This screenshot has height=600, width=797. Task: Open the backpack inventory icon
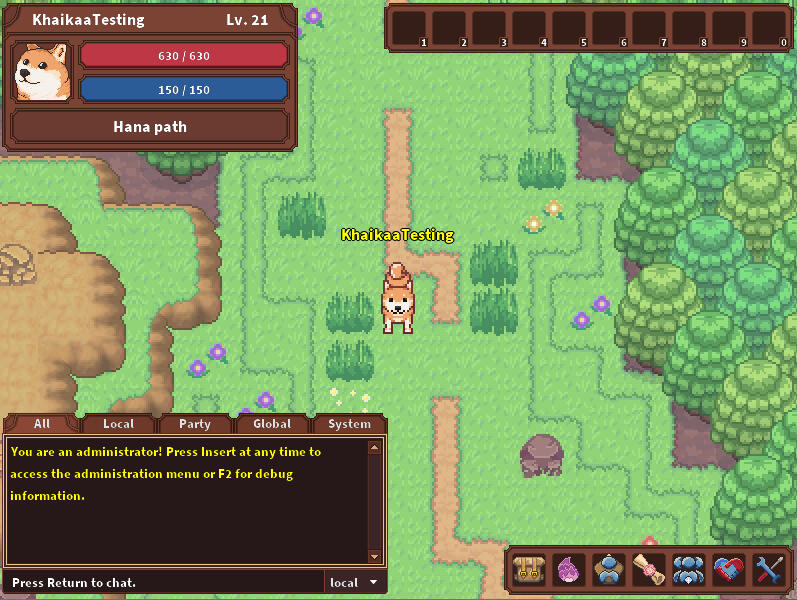click(x=528, y=570)
